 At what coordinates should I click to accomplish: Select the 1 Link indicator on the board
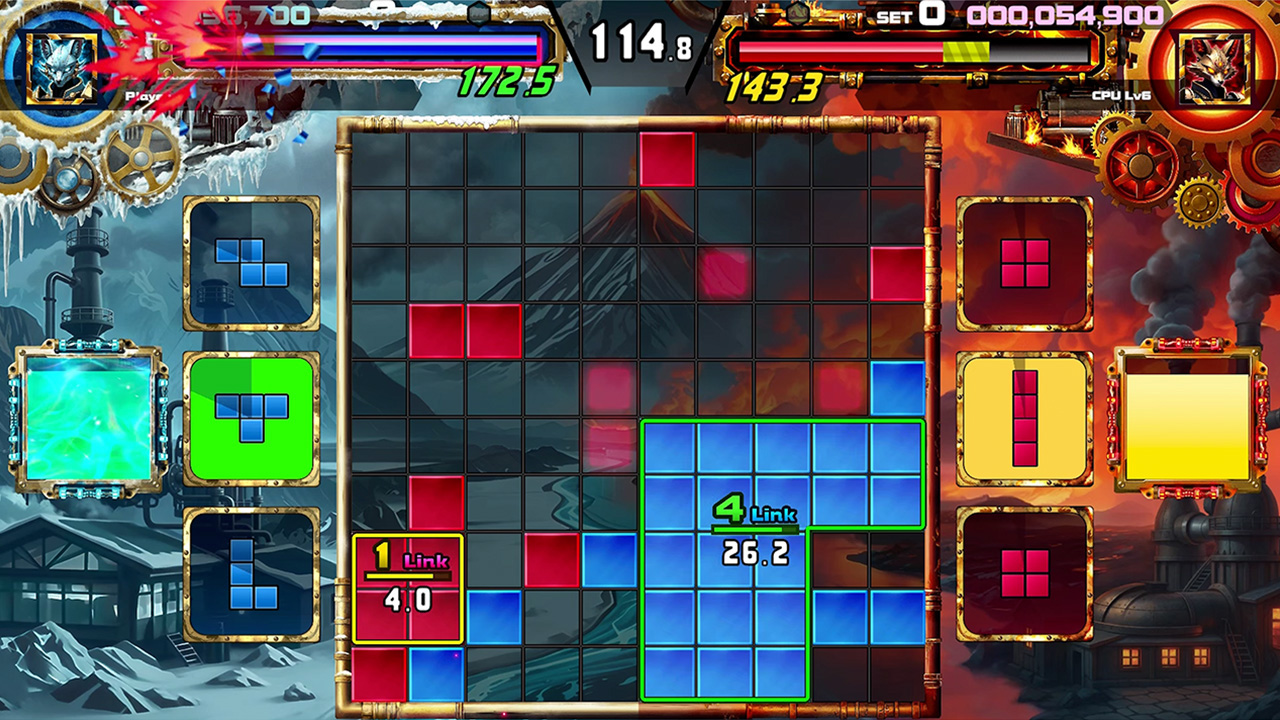[406, 578]
